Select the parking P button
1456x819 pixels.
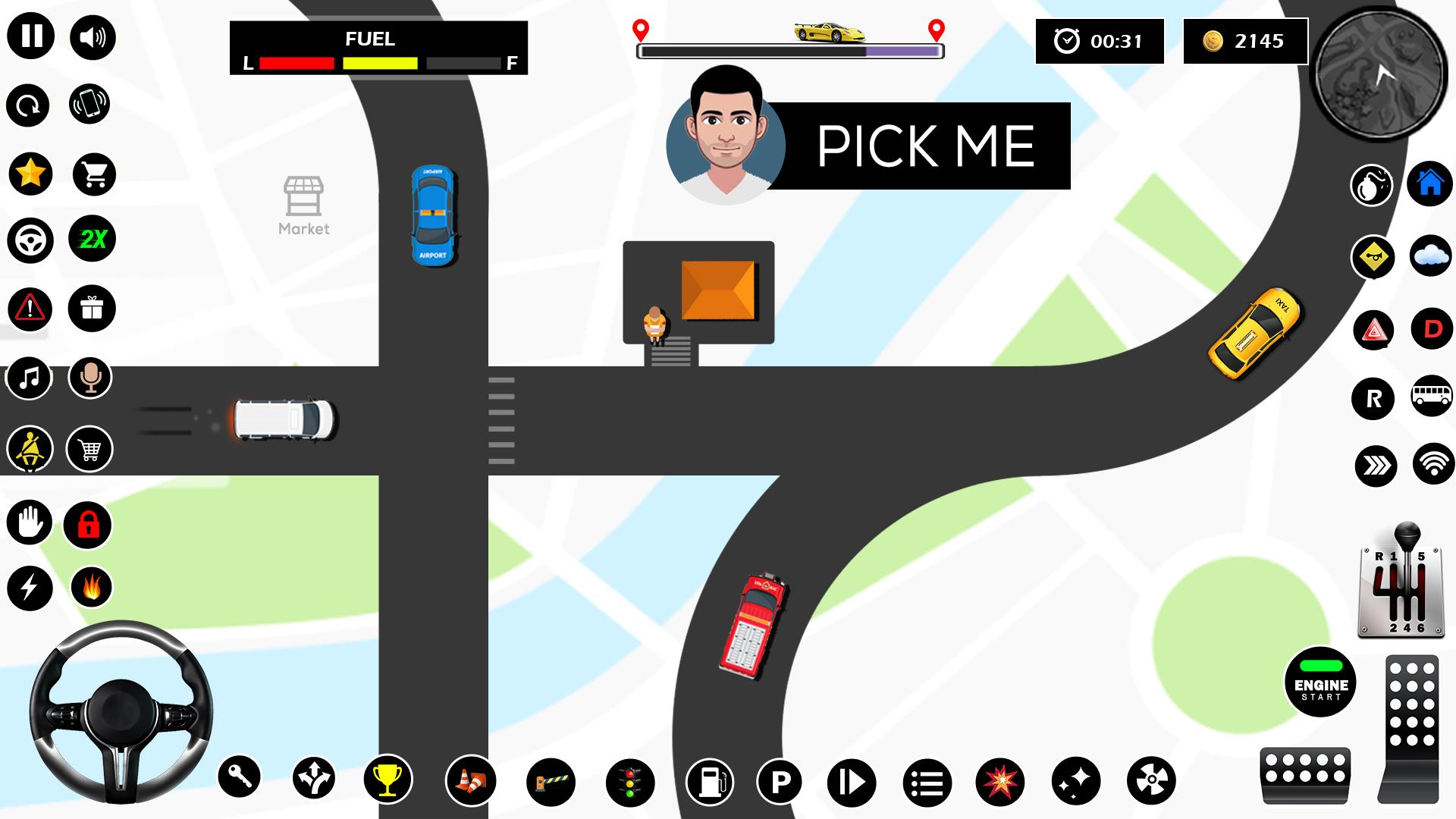780,781
